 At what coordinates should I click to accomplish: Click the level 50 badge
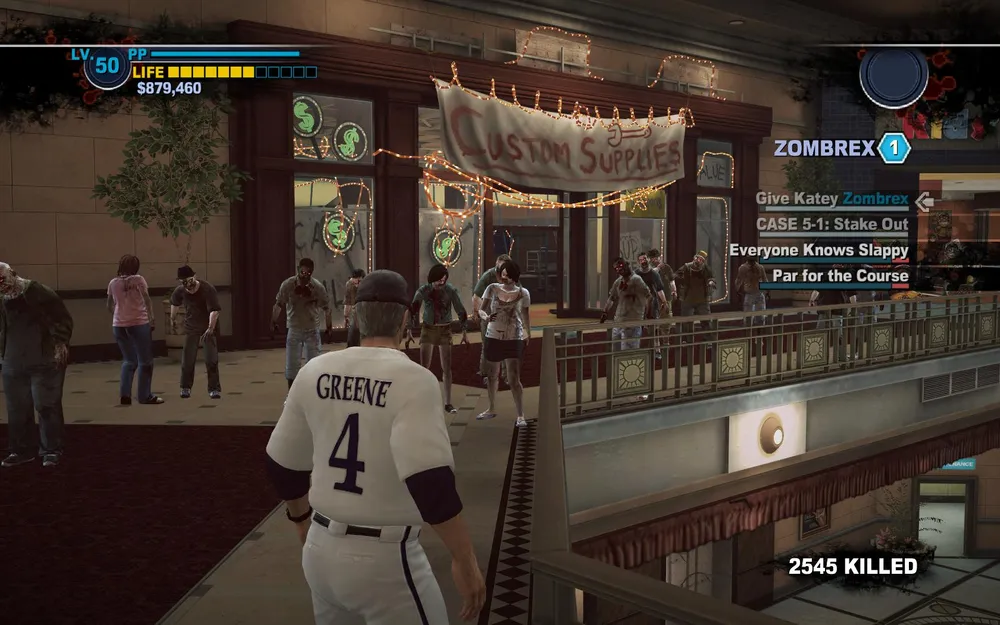point(107,69)
